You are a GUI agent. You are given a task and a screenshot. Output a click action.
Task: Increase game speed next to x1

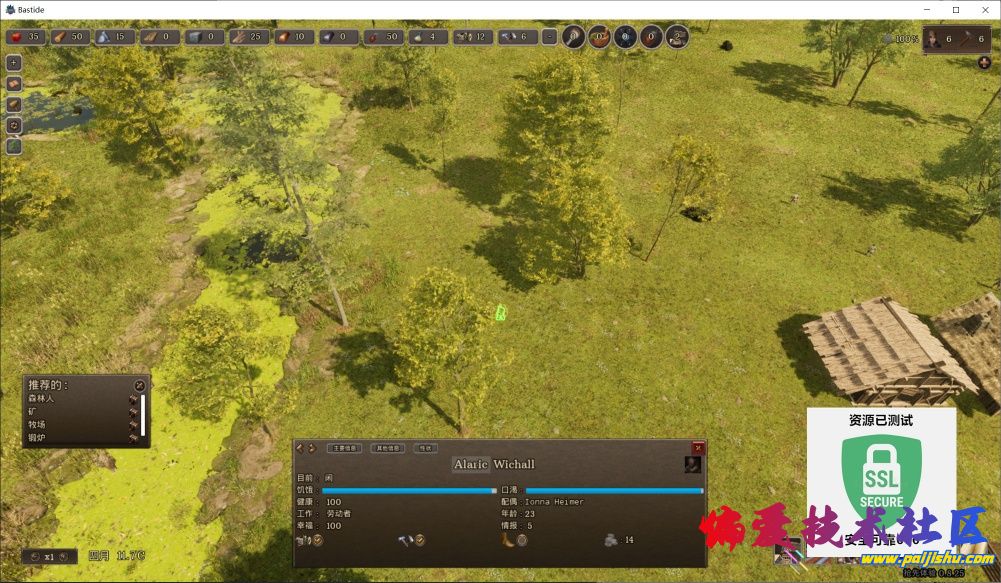click(x=64, y=556)
